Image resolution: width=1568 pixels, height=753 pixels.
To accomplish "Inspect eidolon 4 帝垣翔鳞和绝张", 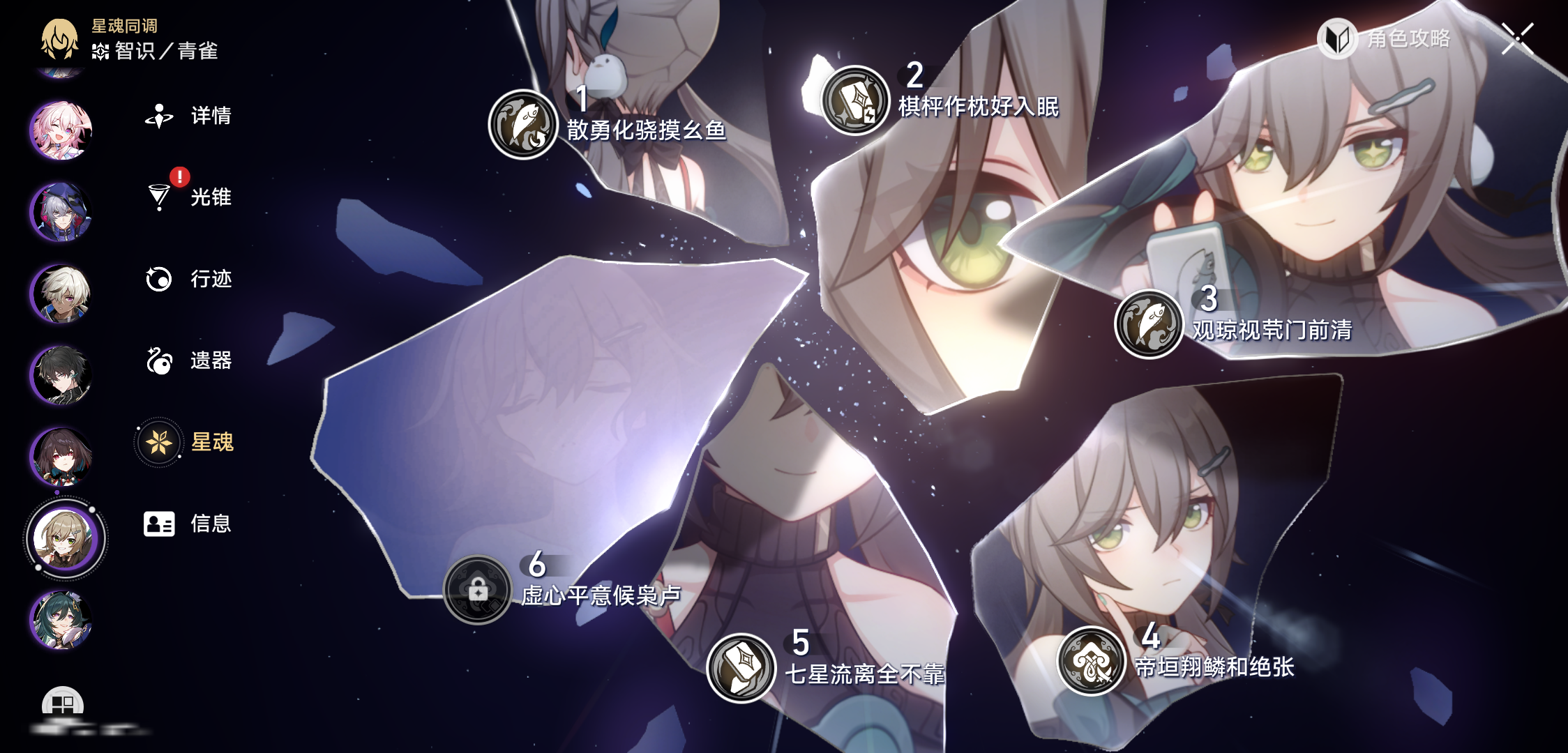I will pyautogui.click(x=1092, y=661).
